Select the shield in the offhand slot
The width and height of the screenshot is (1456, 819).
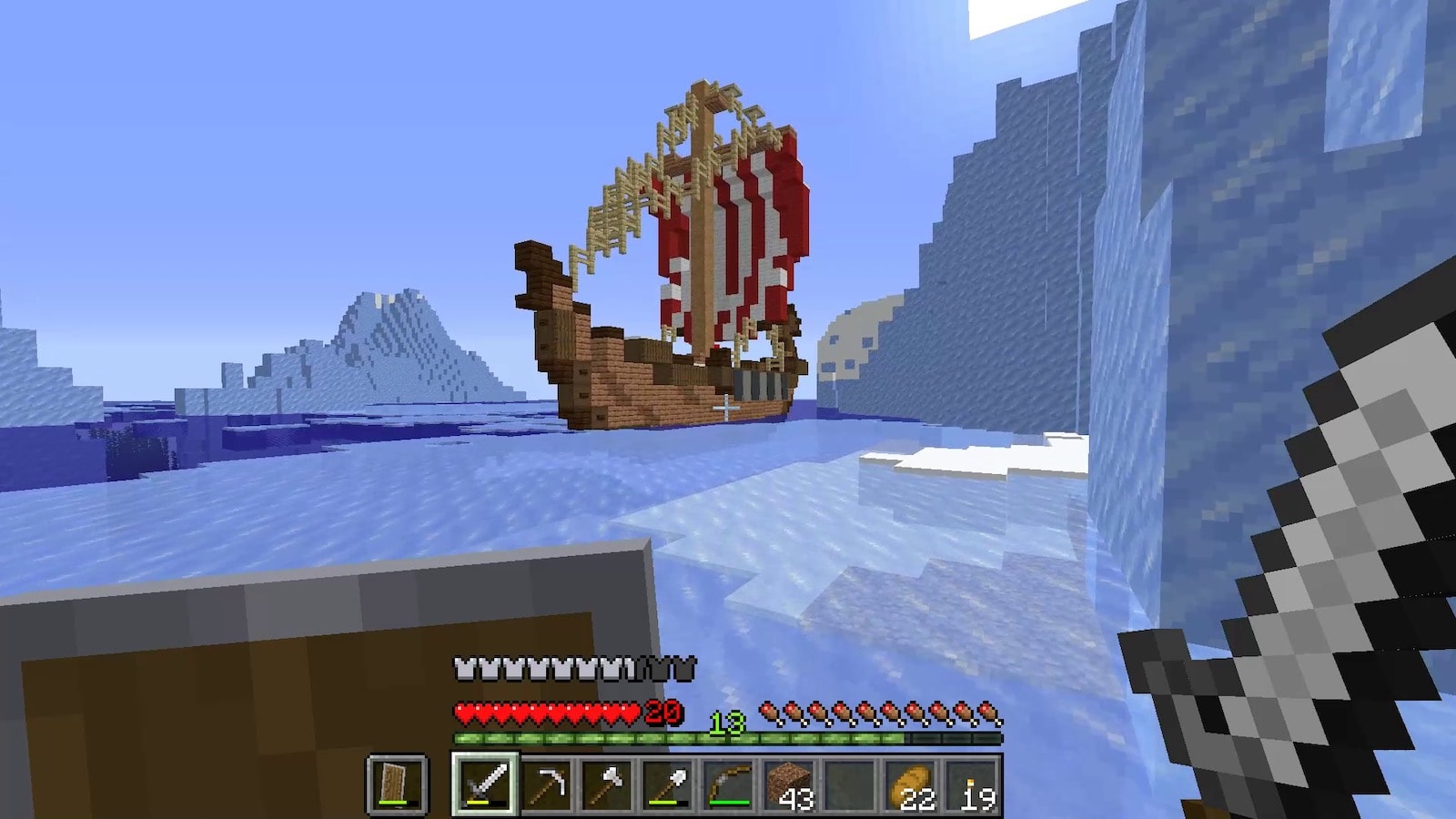tap(398, 784)
